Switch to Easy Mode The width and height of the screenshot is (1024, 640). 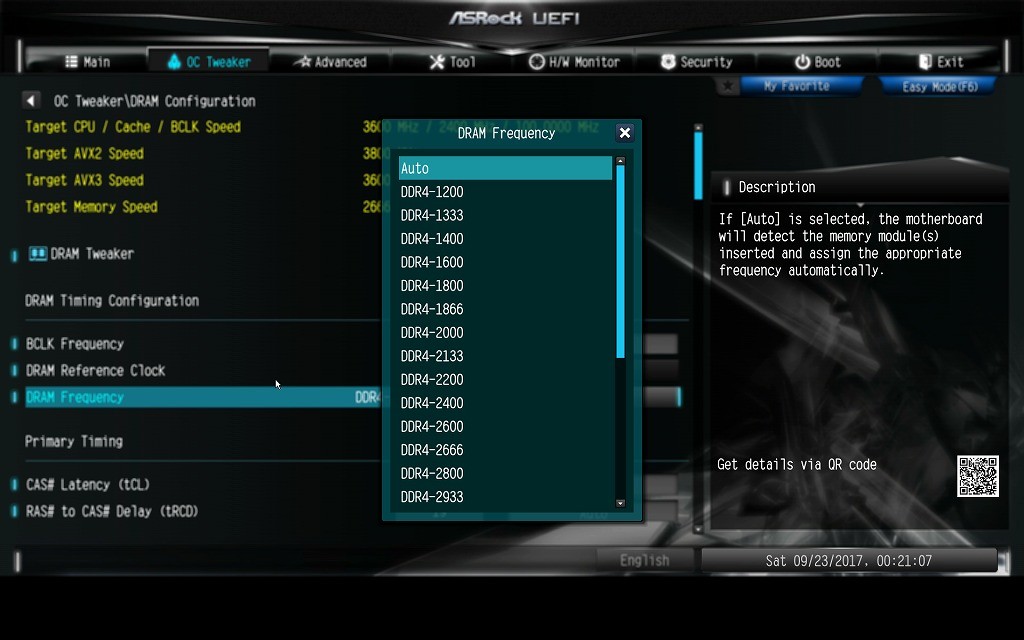coord(938,87)
